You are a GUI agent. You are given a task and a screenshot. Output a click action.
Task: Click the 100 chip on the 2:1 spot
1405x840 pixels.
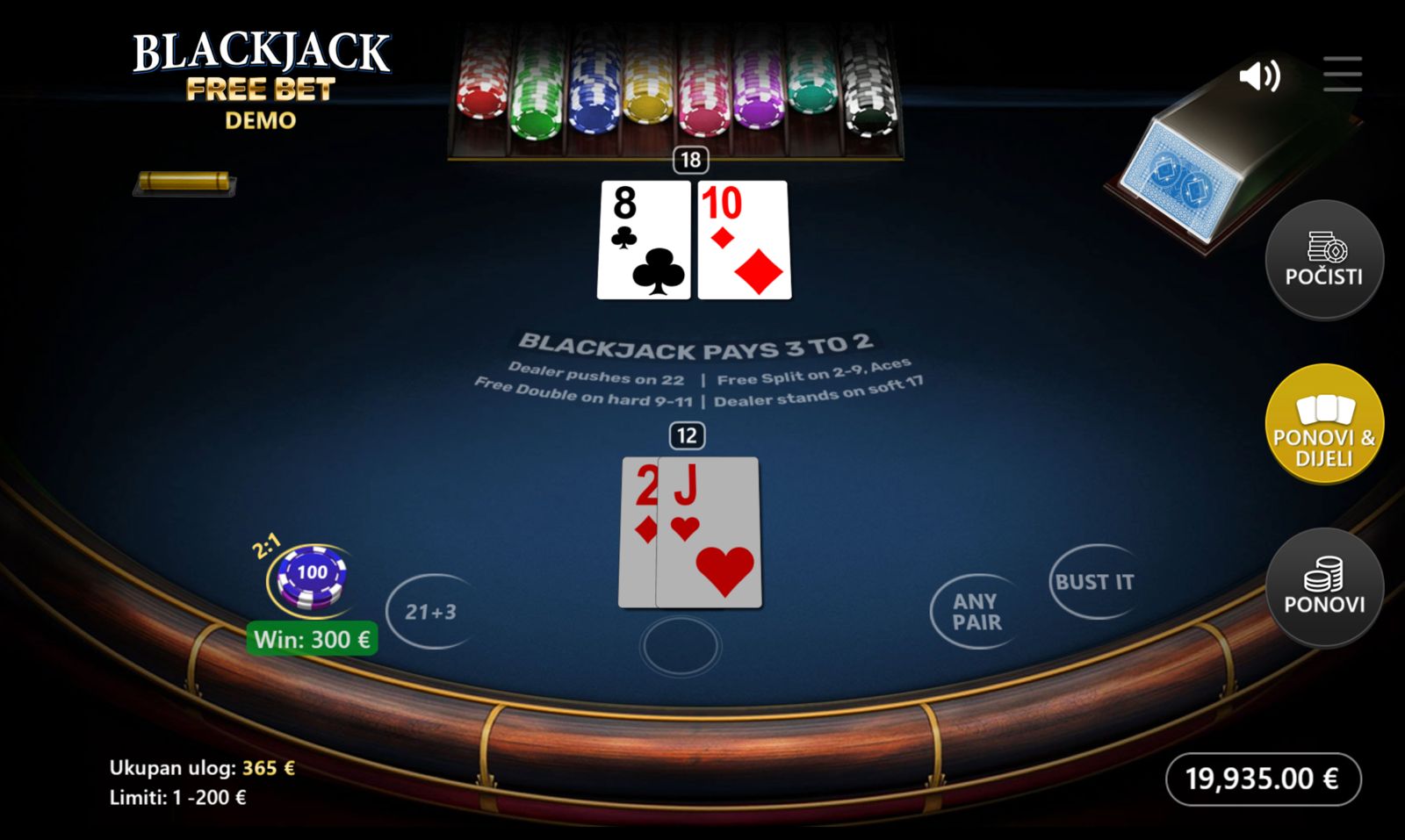311,576
